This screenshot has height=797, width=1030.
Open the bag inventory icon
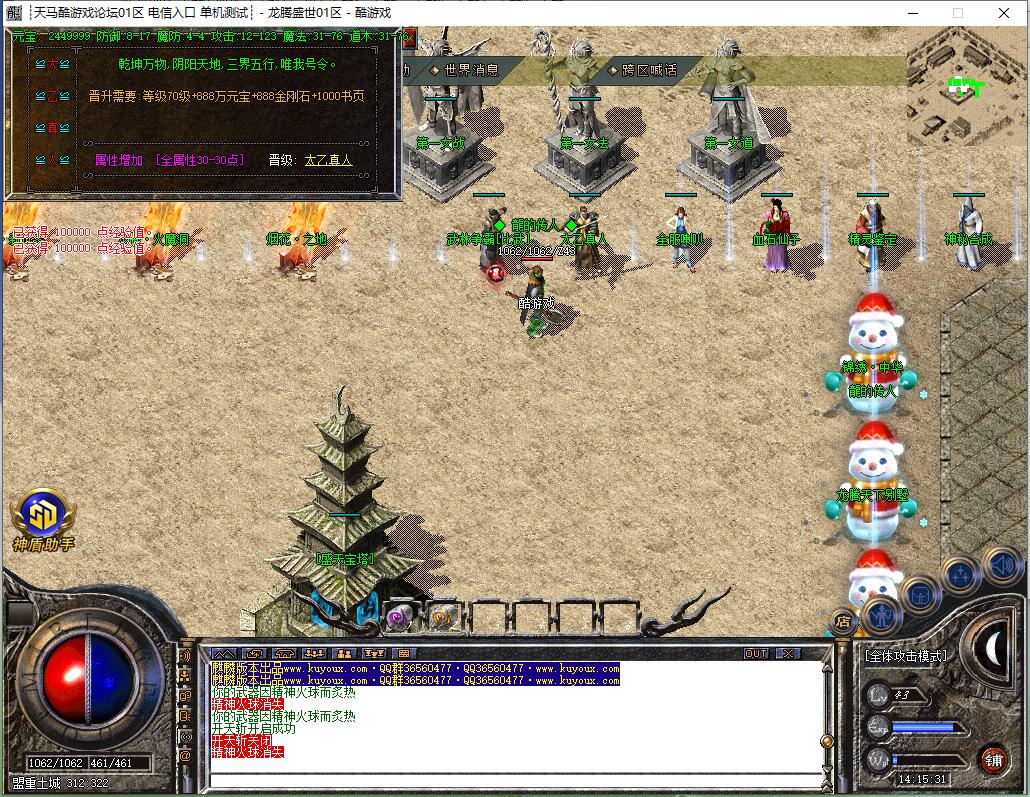pos(918,596)
